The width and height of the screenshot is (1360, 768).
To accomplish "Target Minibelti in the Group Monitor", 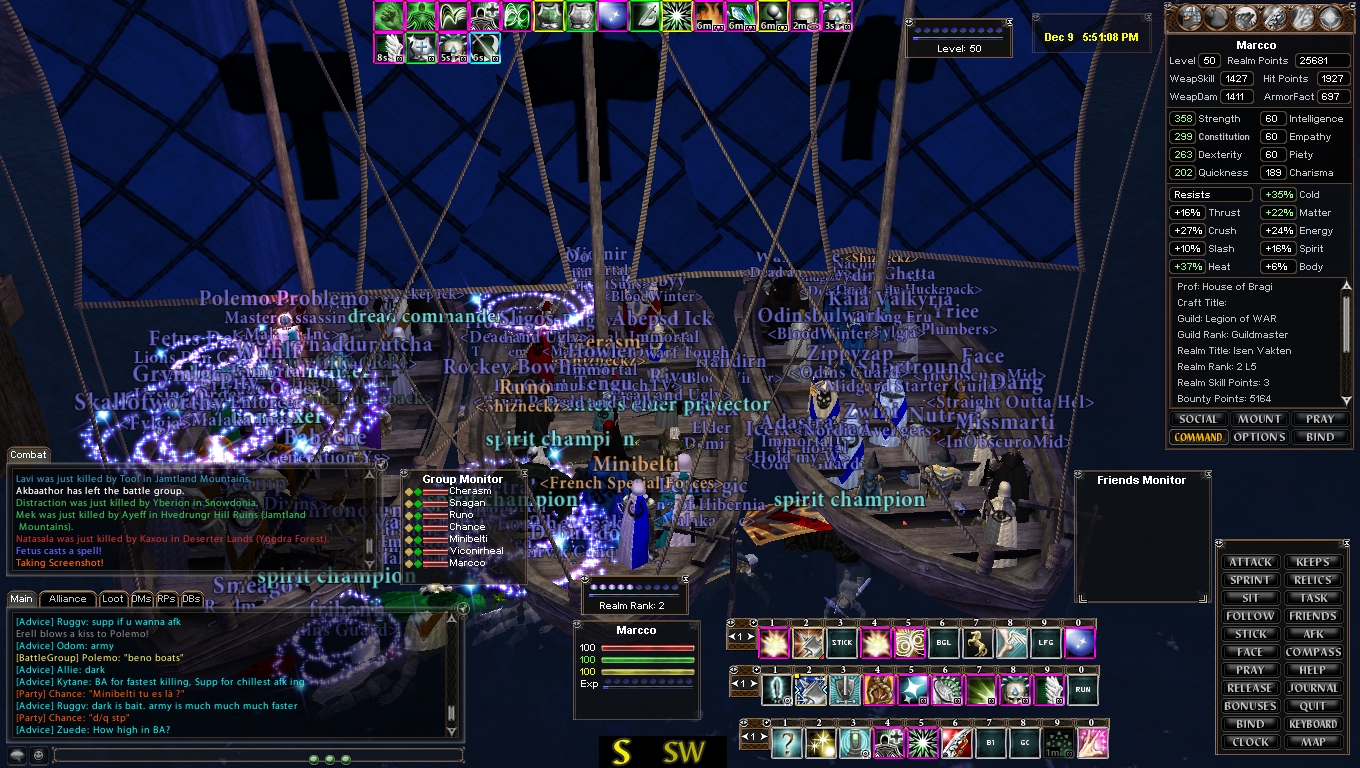I will 467,539.
